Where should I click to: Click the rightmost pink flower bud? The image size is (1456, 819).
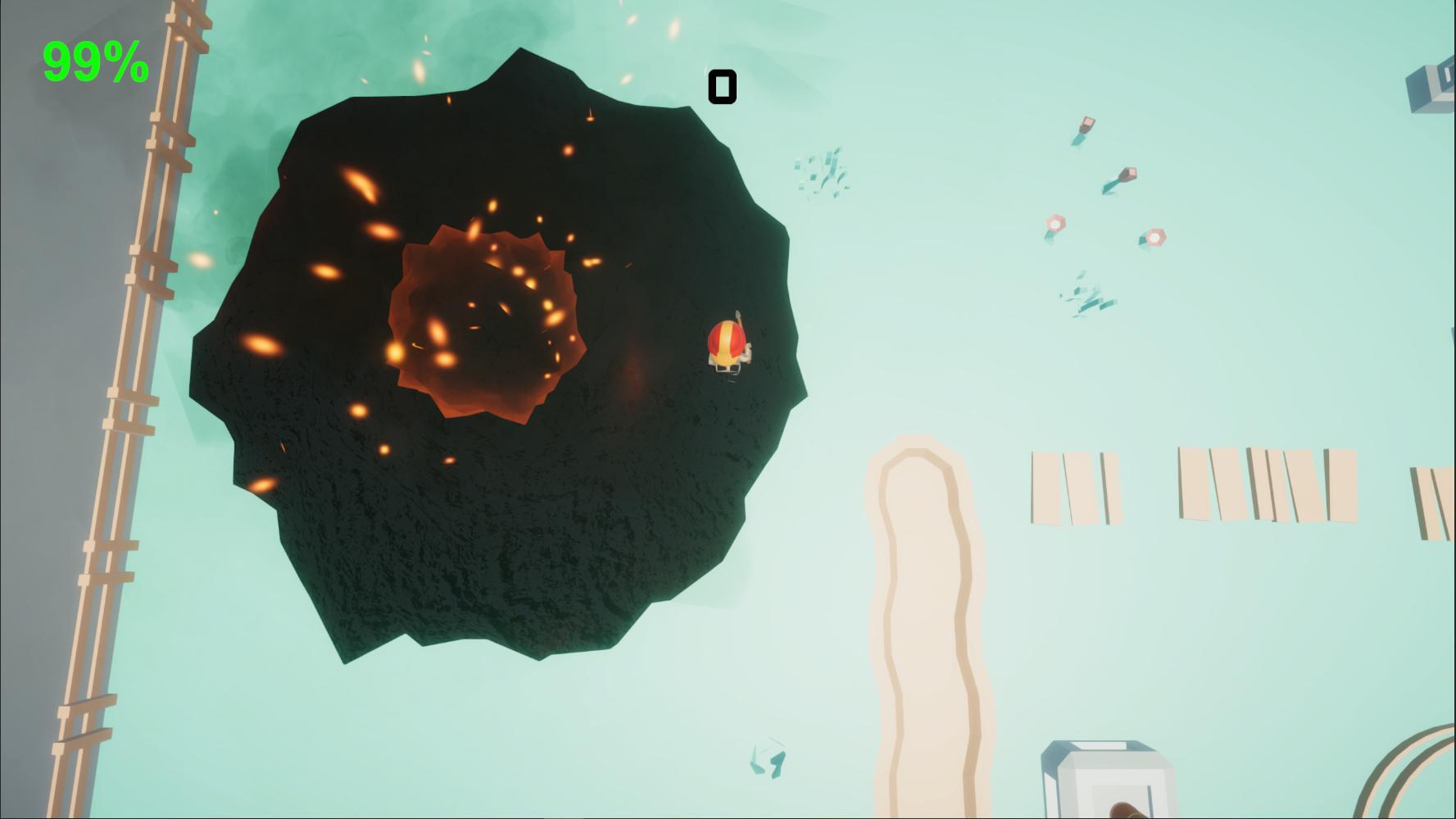(x=1155, y=239)
